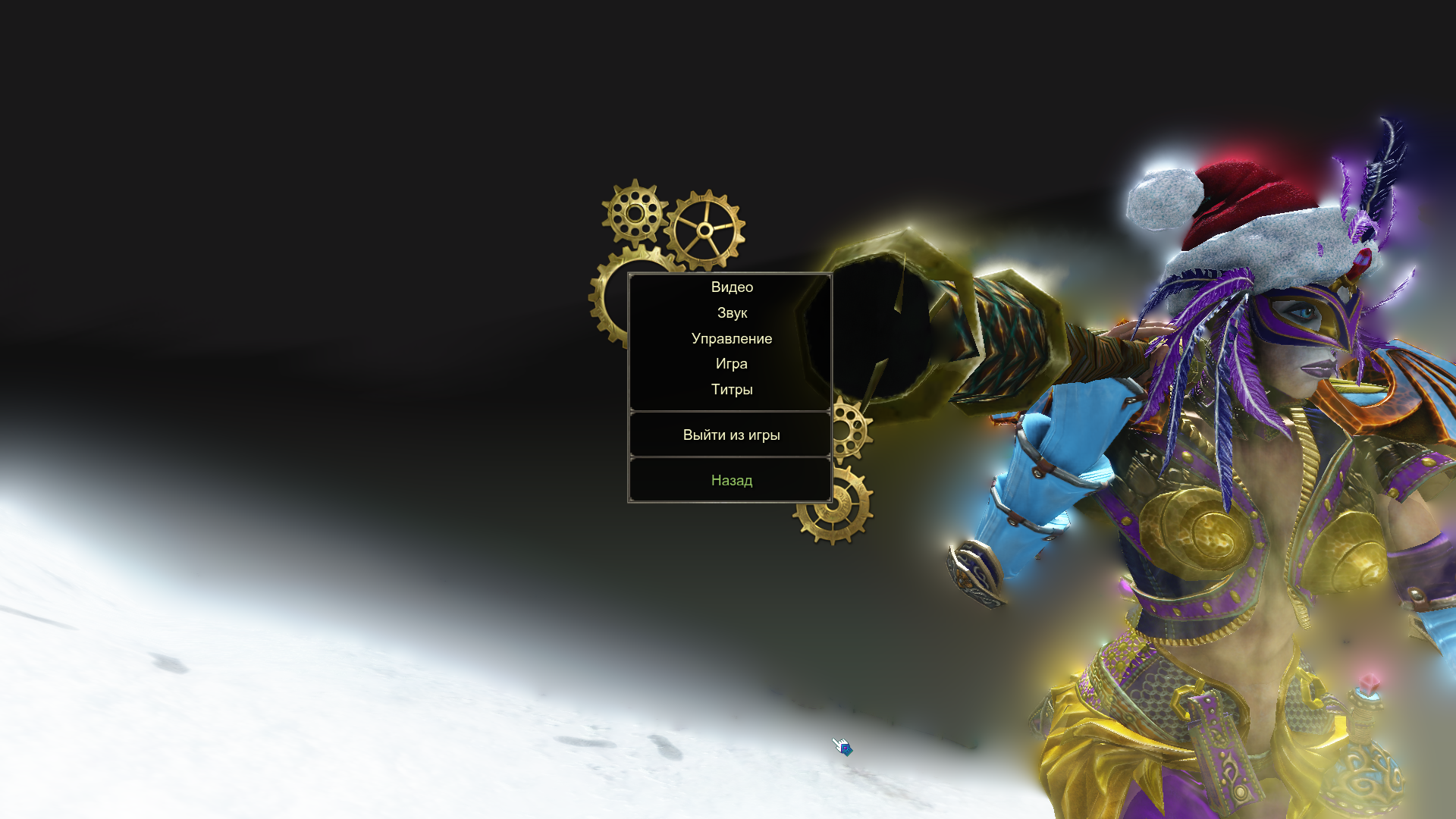
Task: Select the Звук menu entry
Action: 731,313
